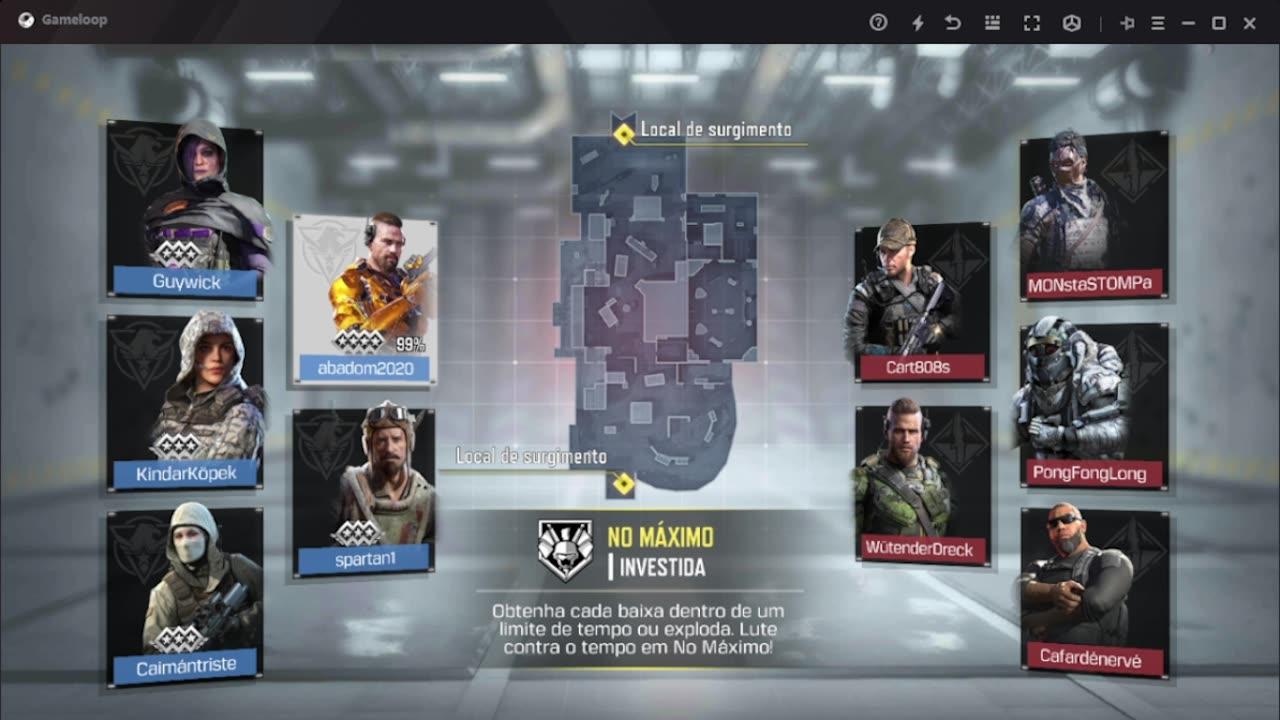This screenshot has height=720, width=1280.
Task: Click the PongFongLong nameplate
Action: click(x=1092, y=473)
